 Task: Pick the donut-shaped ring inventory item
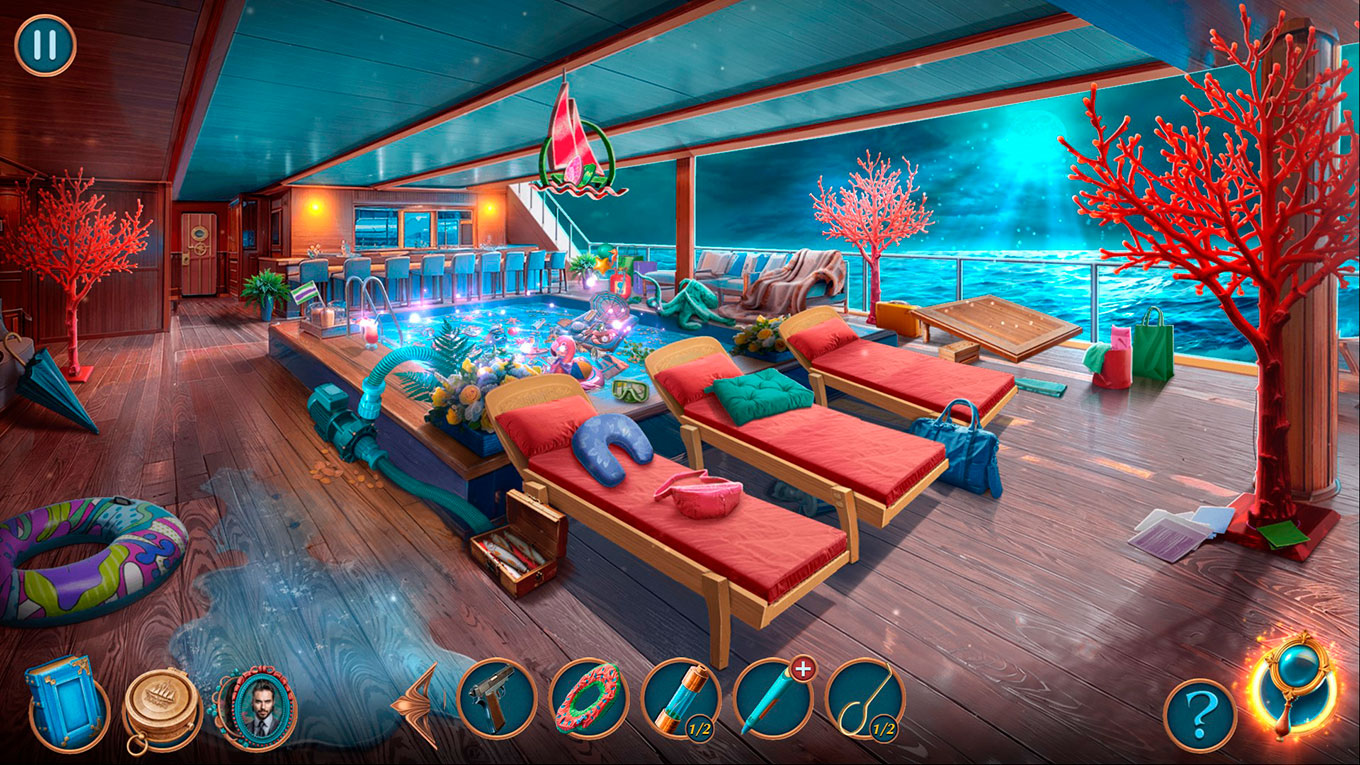click(589, 699)
